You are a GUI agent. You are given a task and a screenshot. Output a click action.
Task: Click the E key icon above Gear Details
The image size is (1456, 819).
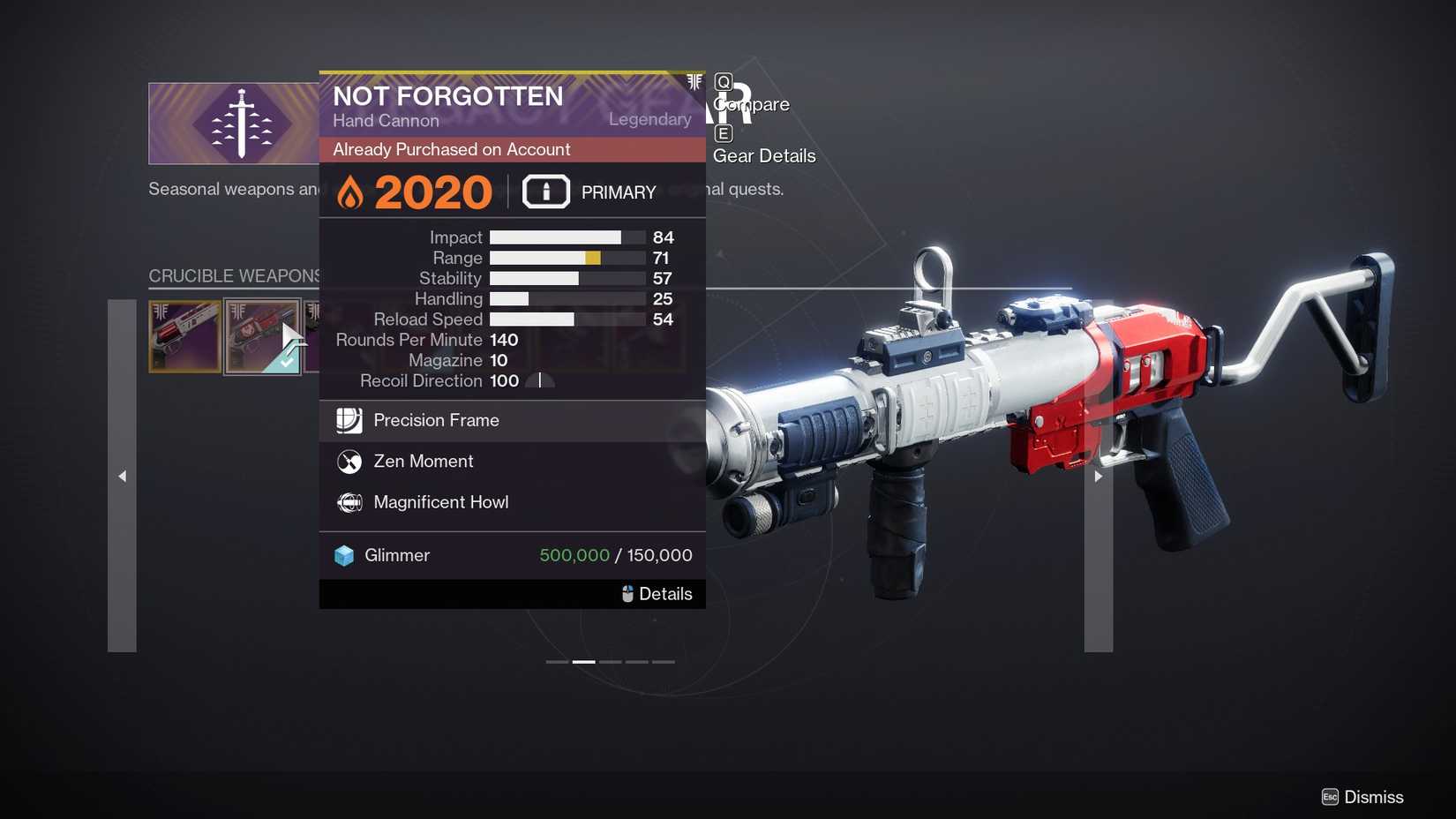723,133
